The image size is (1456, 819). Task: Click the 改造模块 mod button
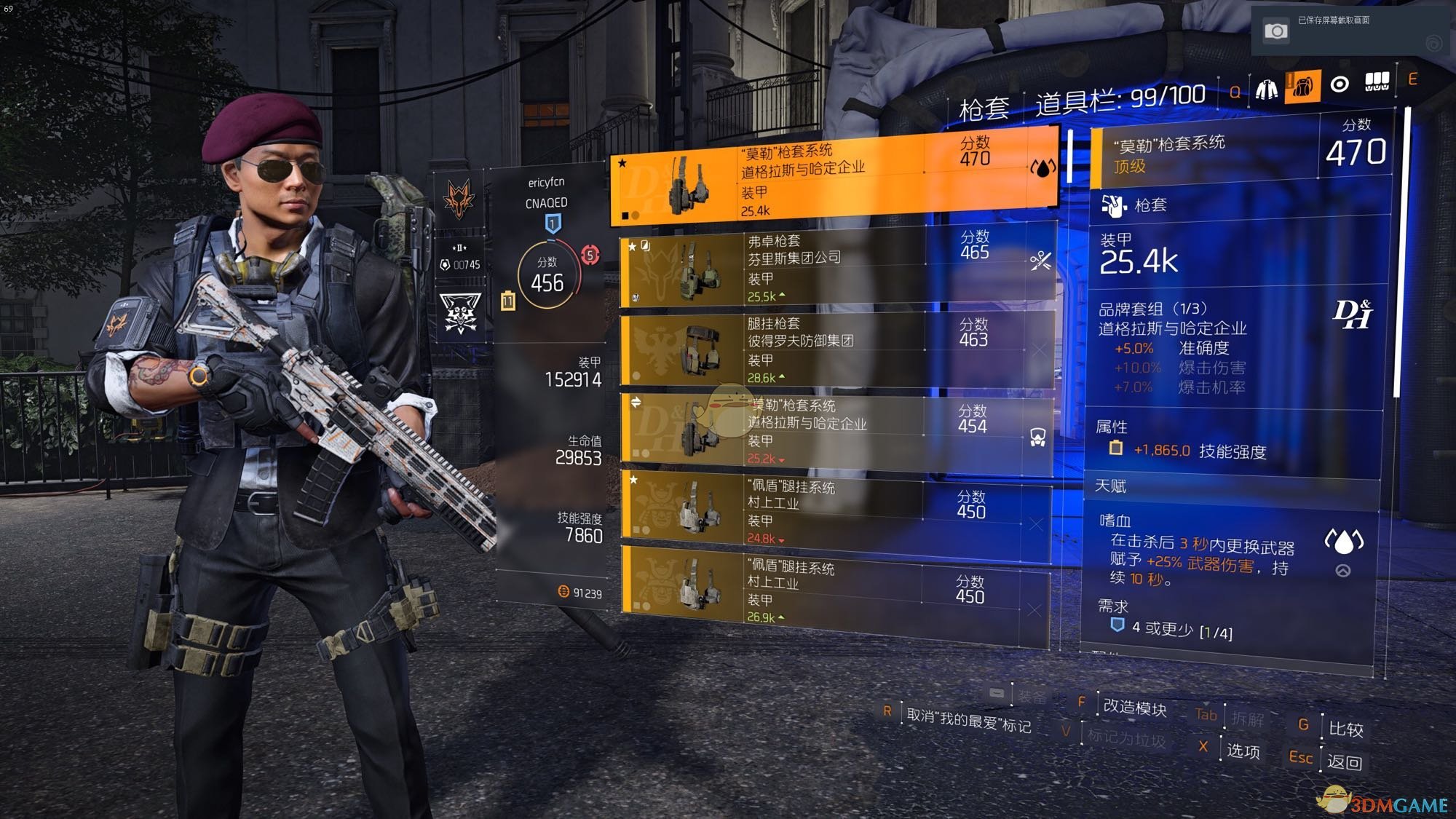(1134, 707)
